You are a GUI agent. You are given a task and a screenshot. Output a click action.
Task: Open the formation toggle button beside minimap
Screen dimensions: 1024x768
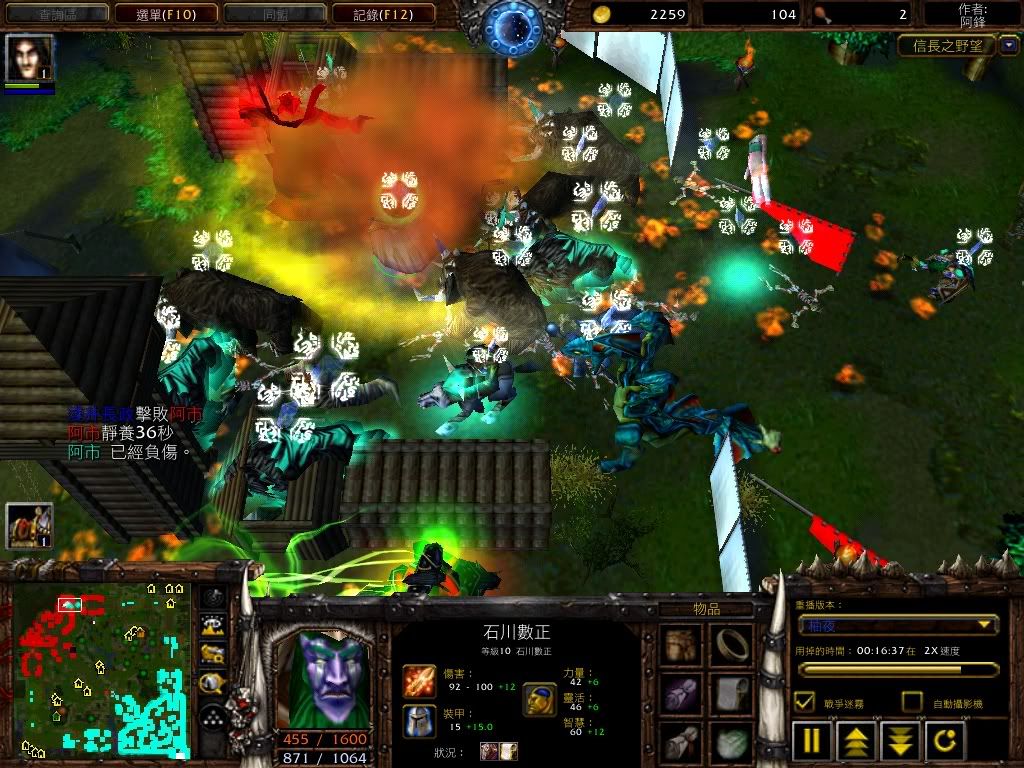click(x=212, y=716)
